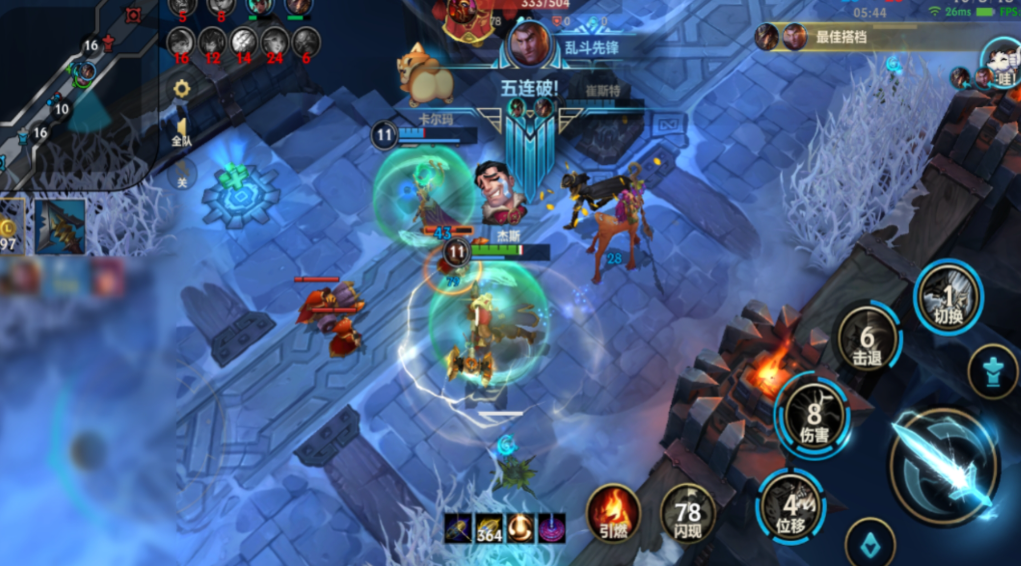
Task: Select the item slot showing 364
Action: pyautogui.click(x=489, y=528)
